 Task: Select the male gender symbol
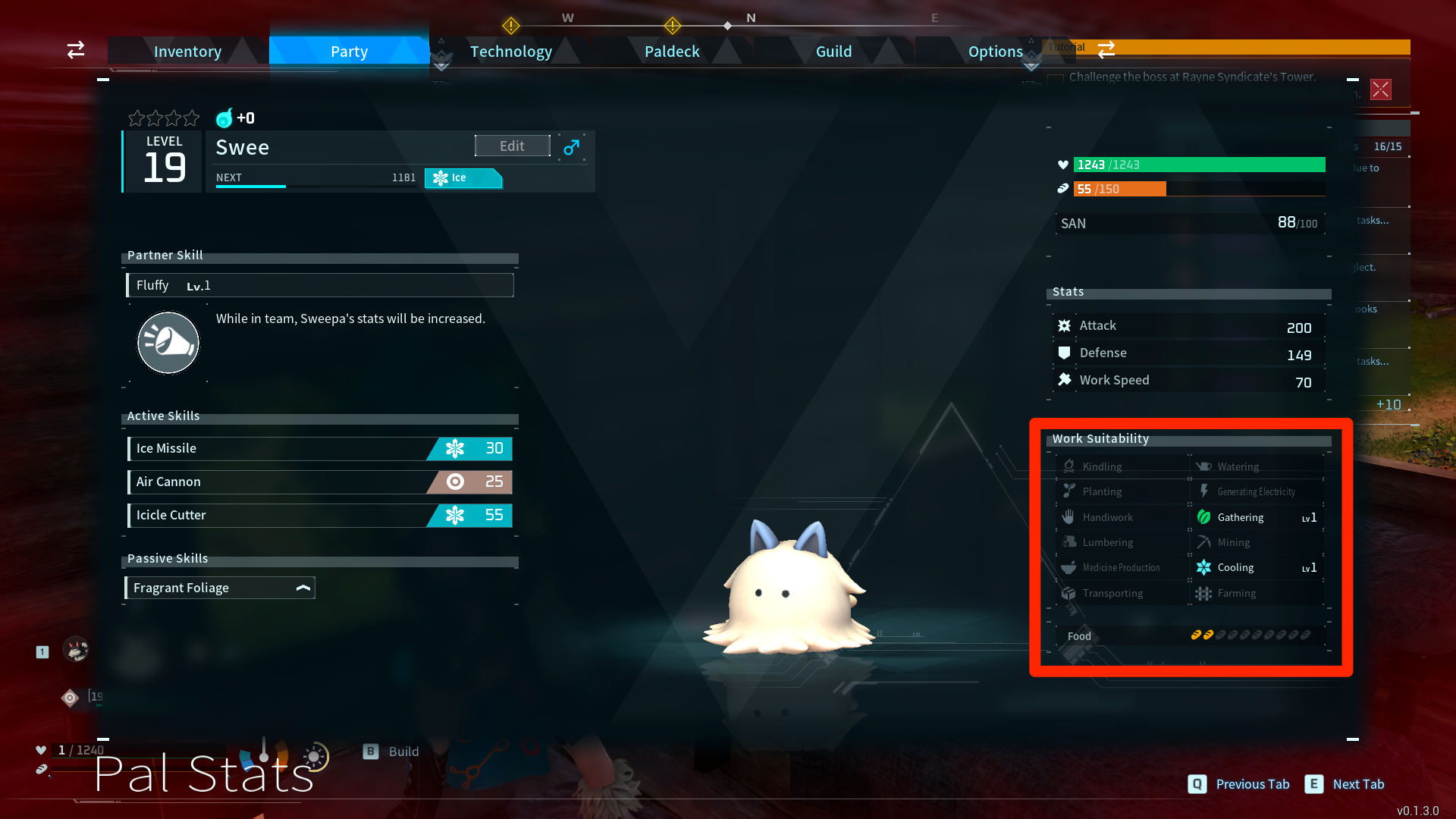coord(570,147)
